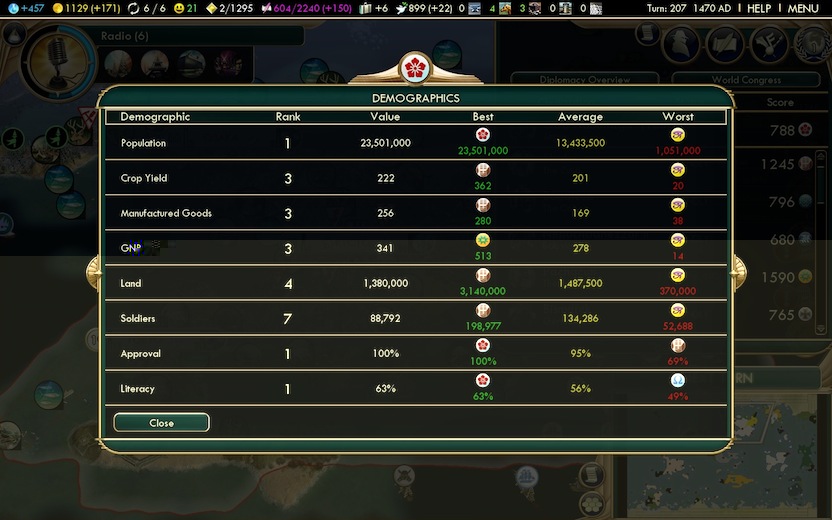Click the golden age 2/1295 indicator

[x=229, y=9]
